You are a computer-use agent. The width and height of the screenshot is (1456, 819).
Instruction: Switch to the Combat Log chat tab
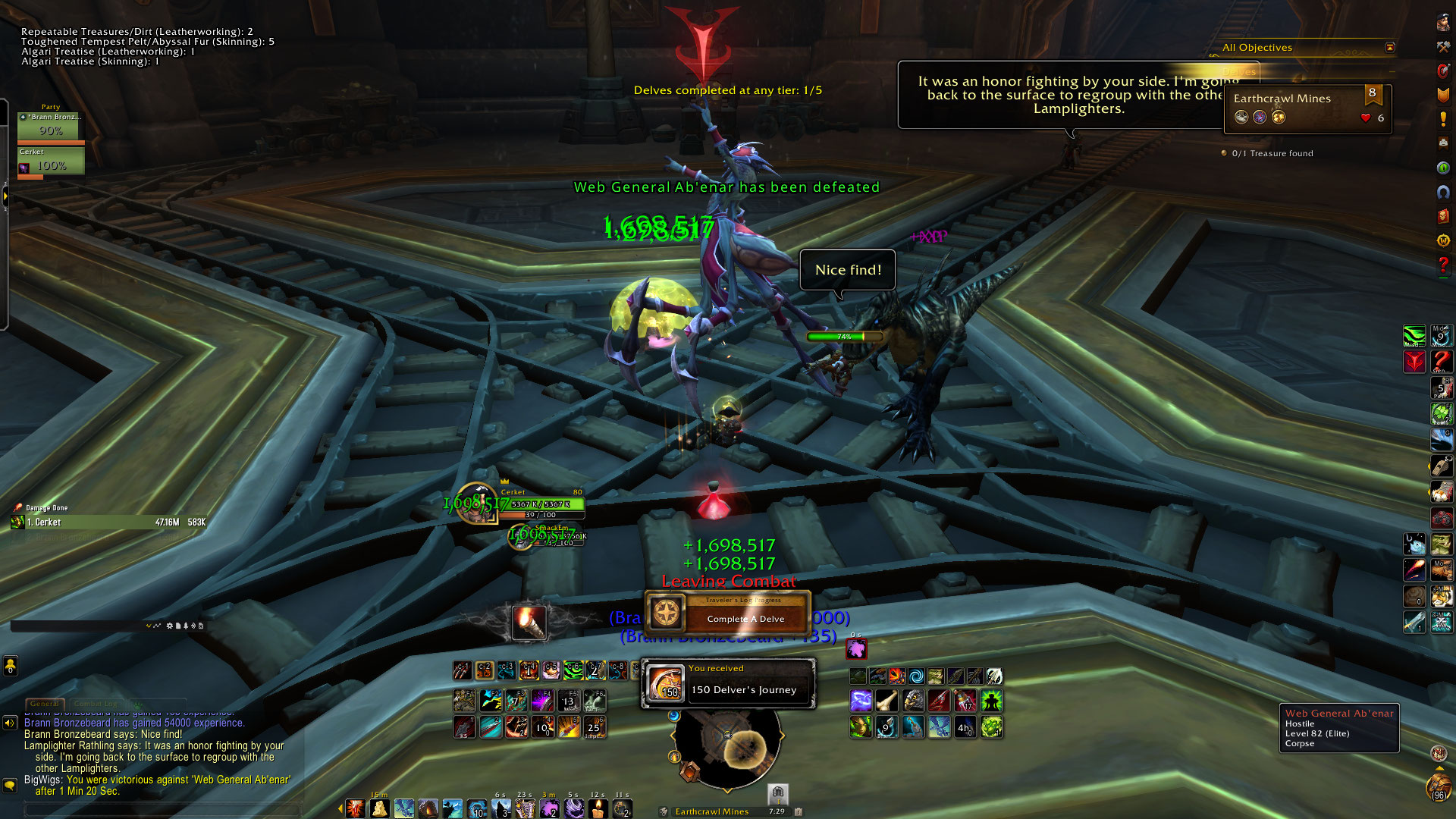96,704
